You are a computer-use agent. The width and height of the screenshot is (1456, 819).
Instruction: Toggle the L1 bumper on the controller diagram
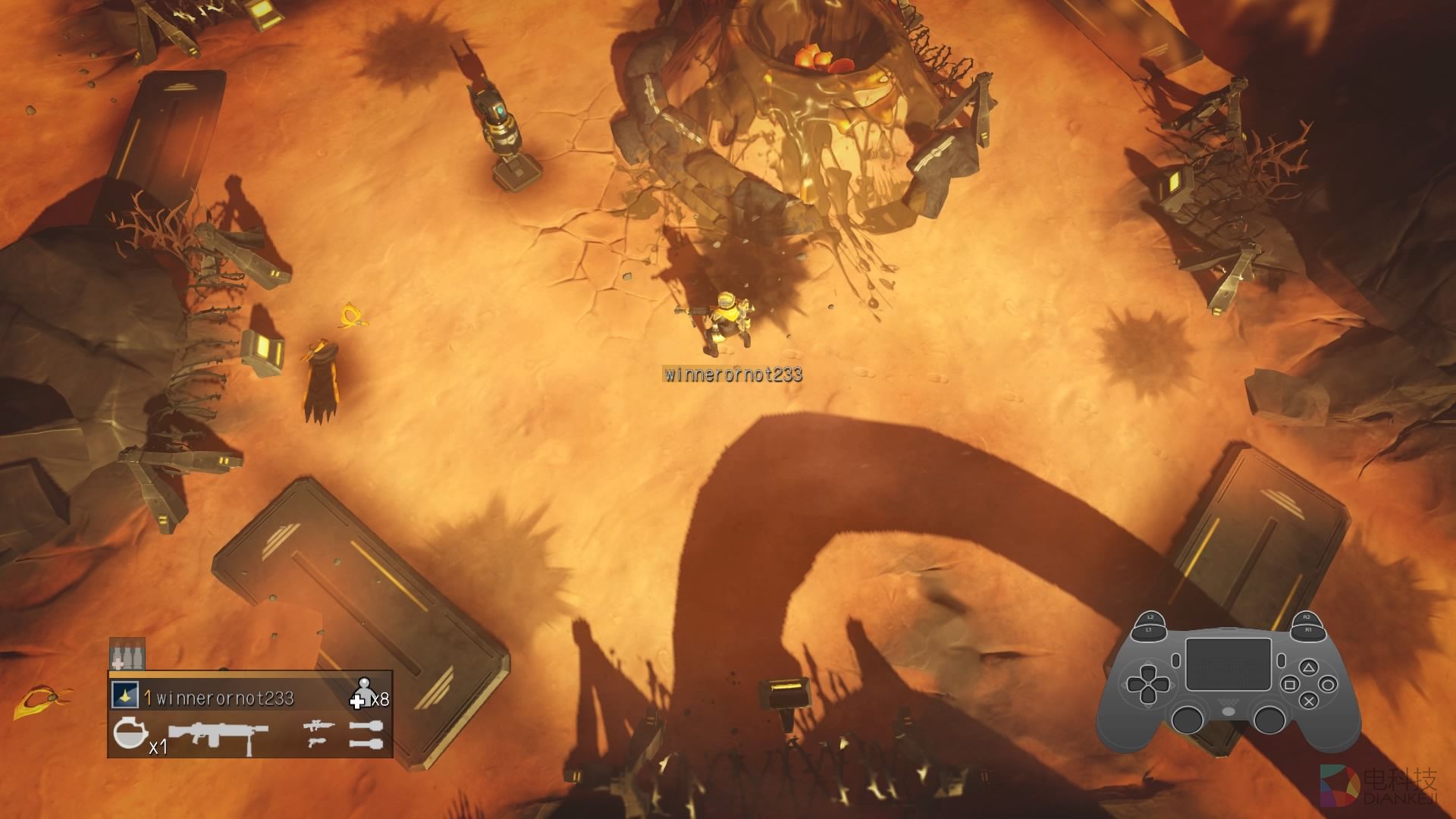pos(1149,629)
